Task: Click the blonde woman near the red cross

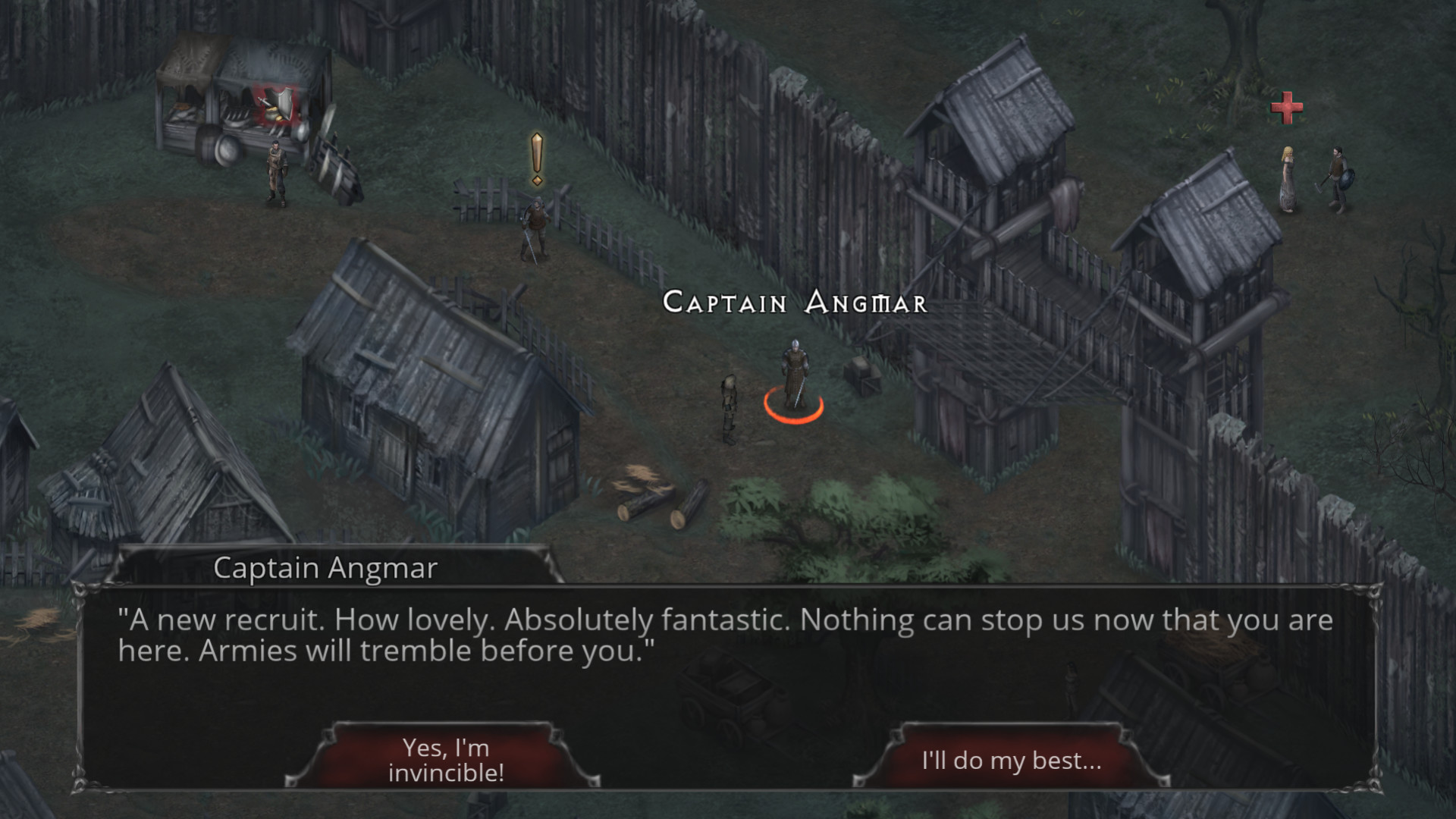Action: coord(1288,178)
